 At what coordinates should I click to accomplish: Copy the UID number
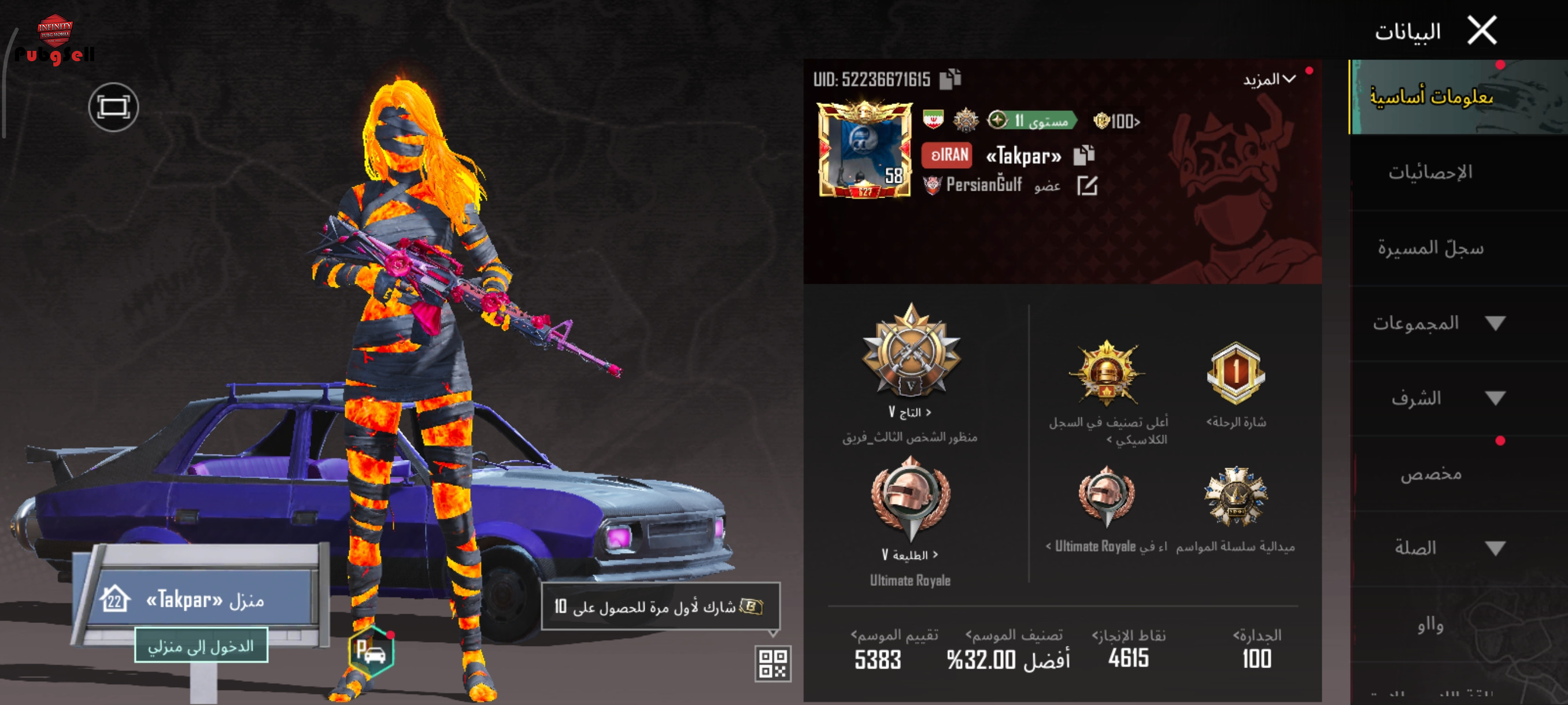(949, 79)
